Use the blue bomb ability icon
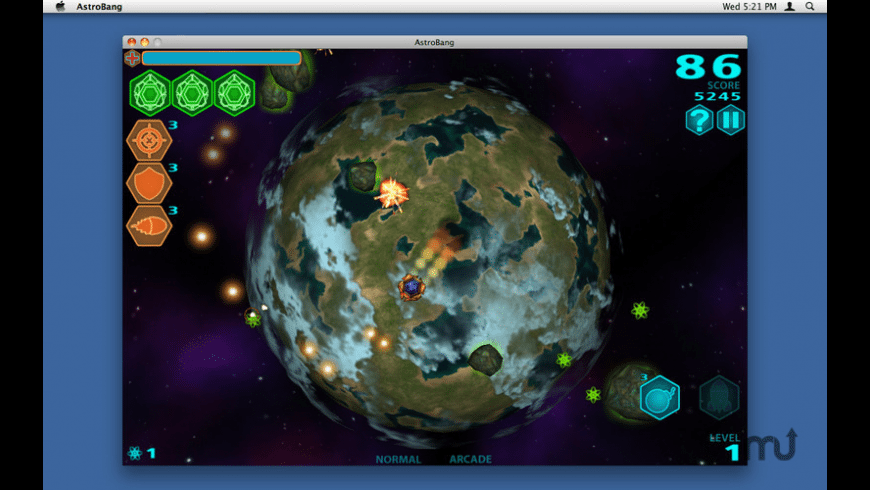Viewport: 870px width, 490px height. (659, 397)
